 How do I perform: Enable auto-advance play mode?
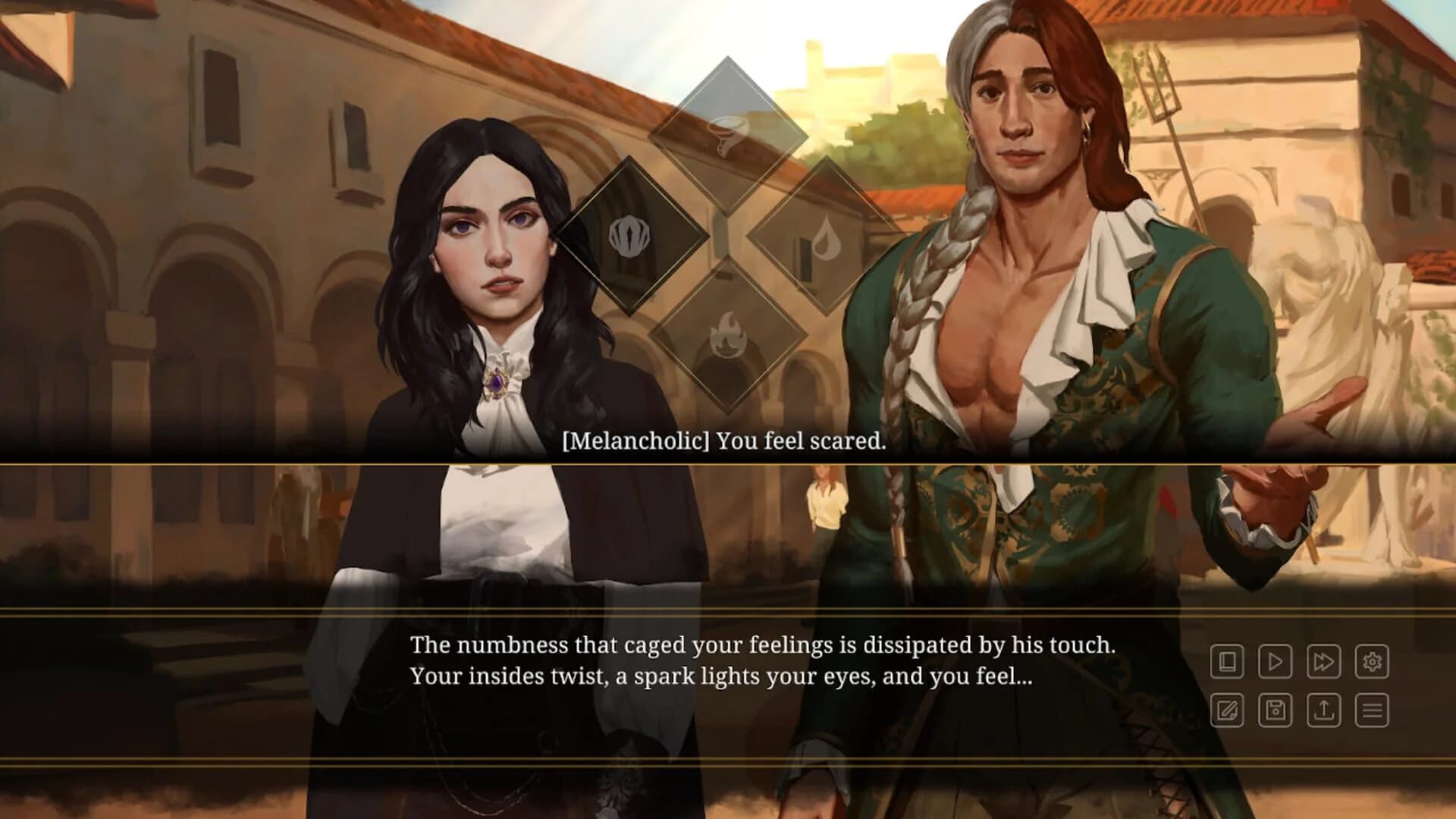click(1276, 661)
